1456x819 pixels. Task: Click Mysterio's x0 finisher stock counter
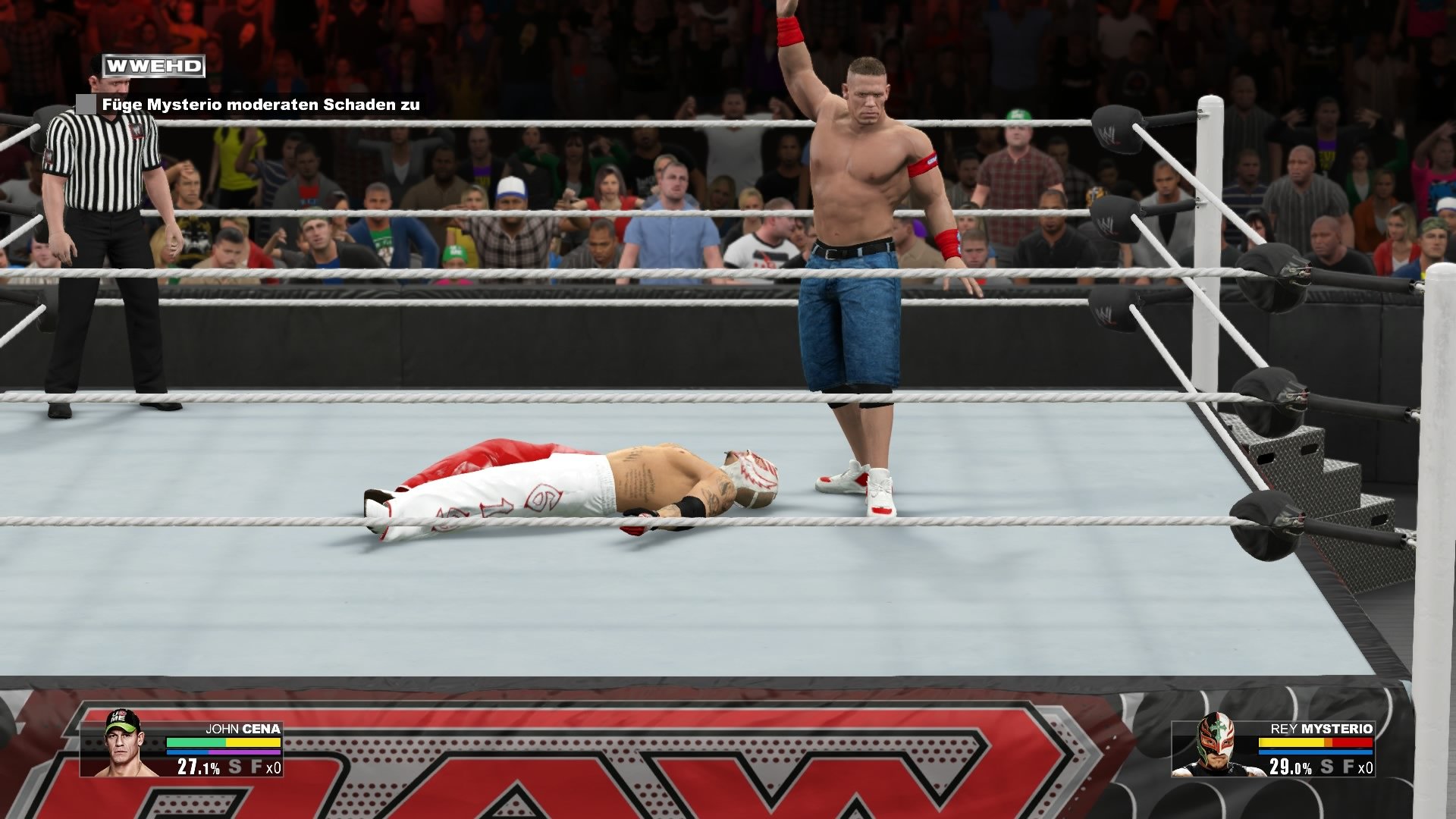coord(1367,768)
